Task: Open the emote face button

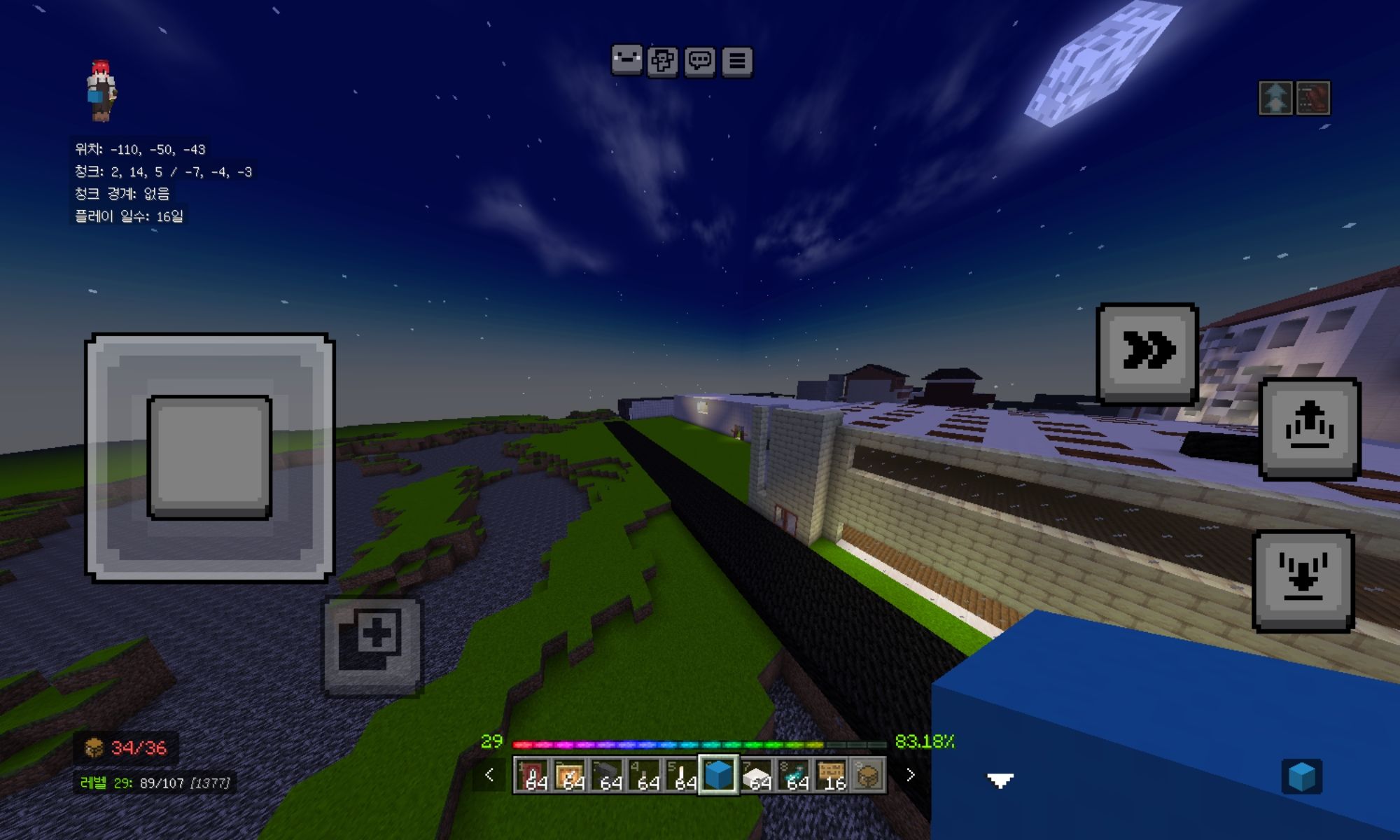Action: pos(626,61)
